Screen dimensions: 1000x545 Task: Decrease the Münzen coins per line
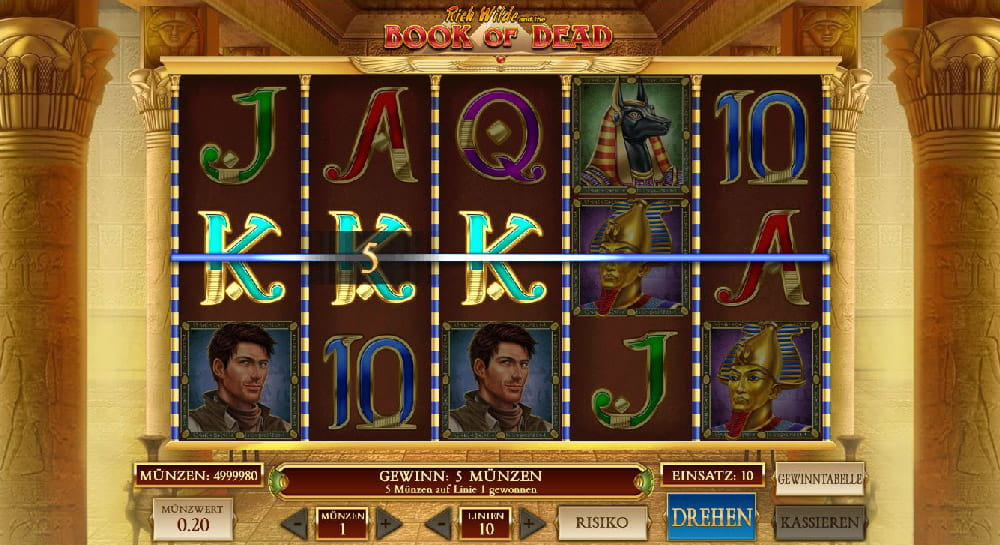(x=295, y=523)
